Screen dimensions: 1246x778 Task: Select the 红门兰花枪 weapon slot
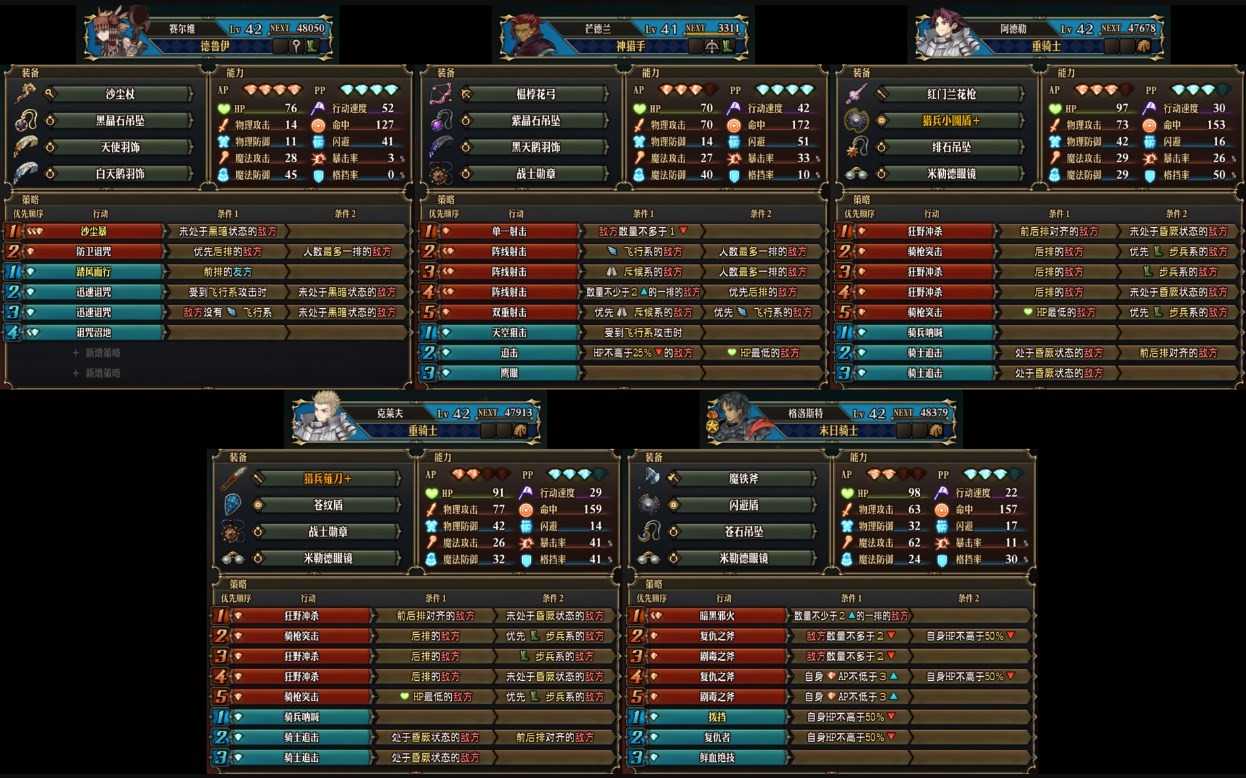point(950,95)
